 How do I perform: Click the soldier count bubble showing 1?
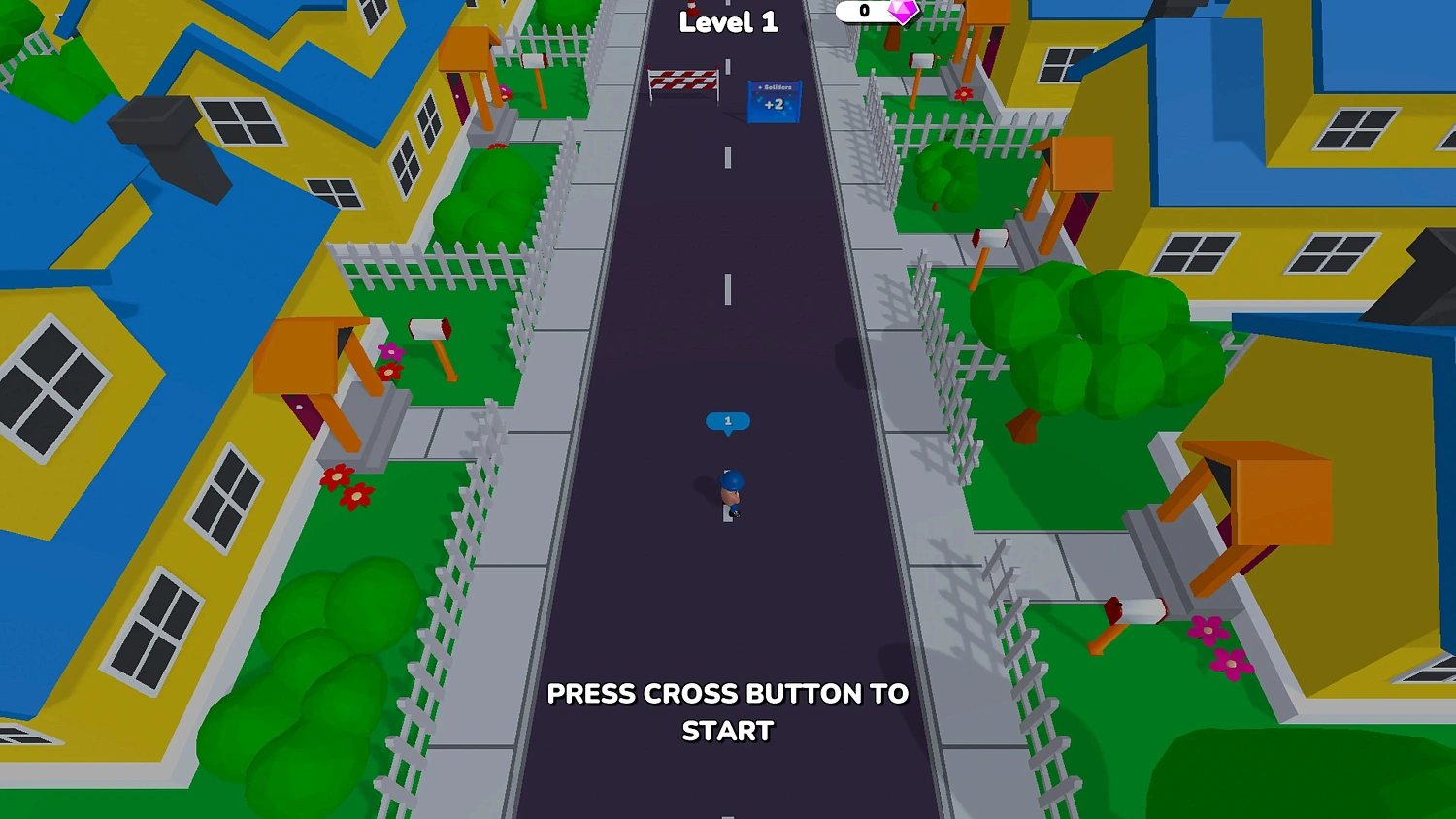point(728,421)
